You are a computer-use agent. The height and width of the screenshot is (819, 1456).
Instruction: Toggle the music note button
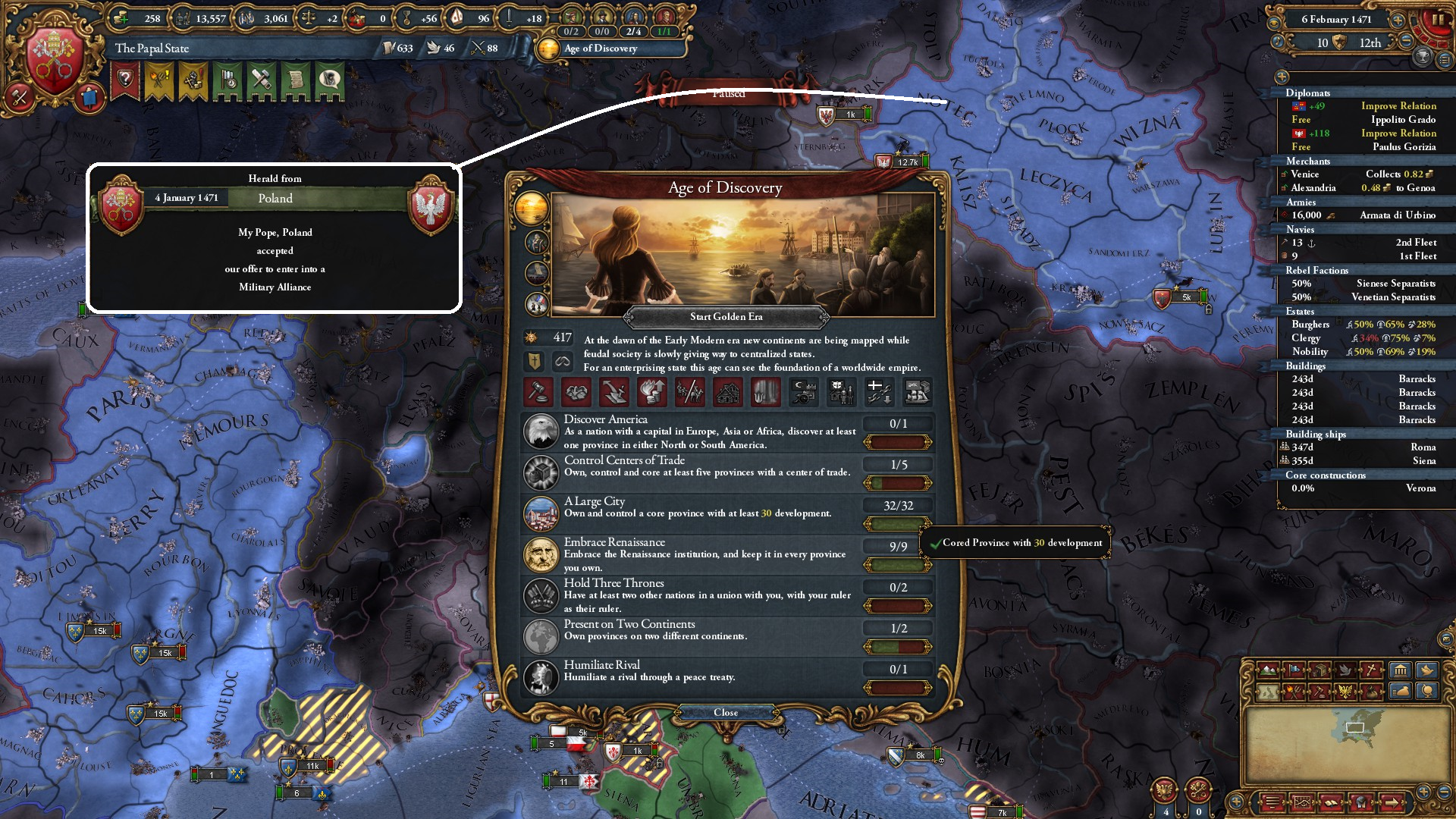1279,42
